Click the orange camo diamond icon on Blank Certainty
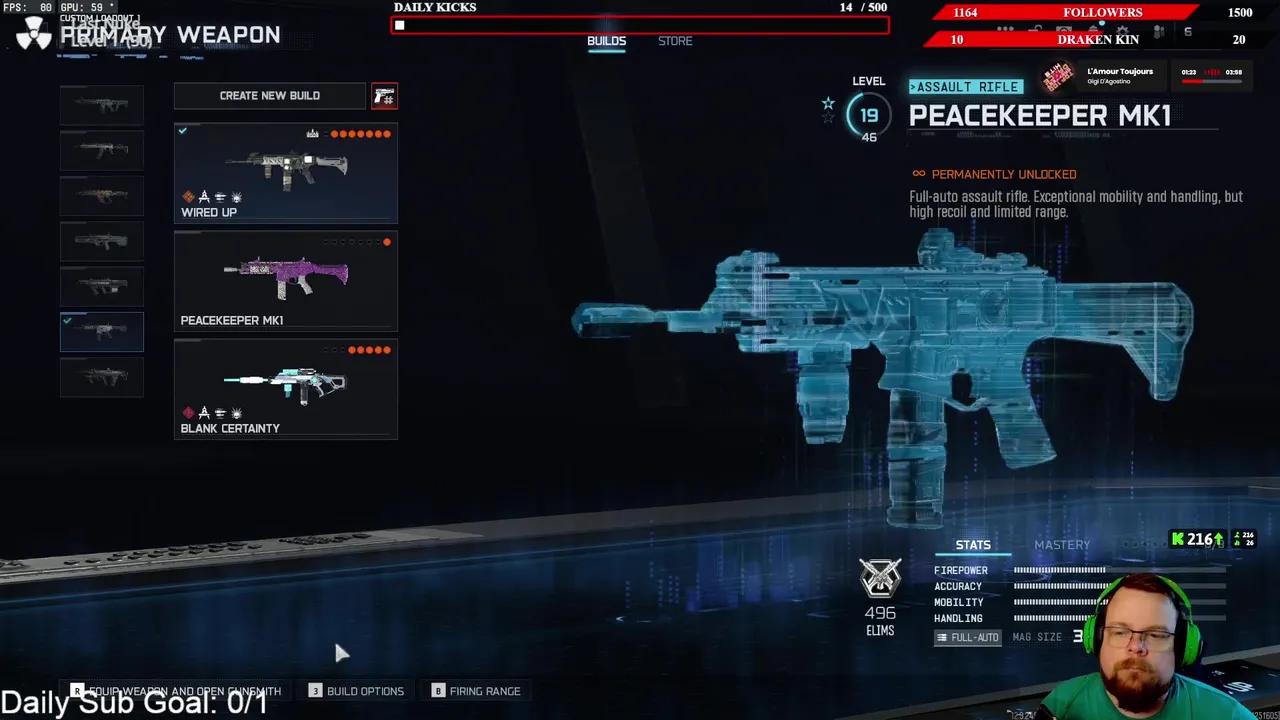 pyautogui.click(x=189, y=413)
